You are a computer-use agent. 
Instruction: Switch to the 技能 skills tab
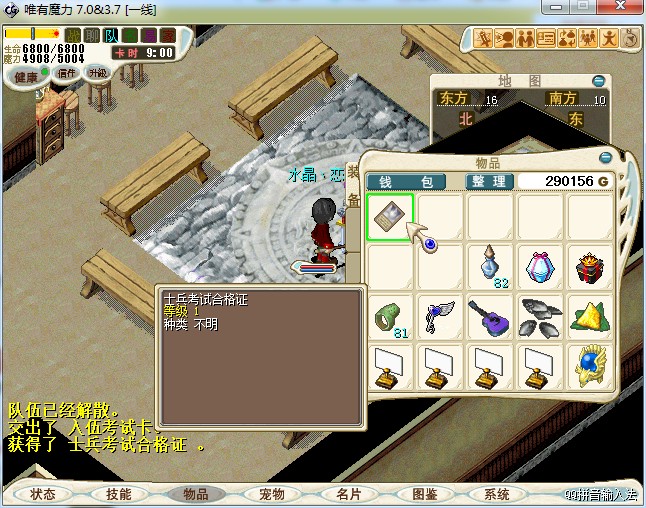pyautogui.click(x=119, y=494)
